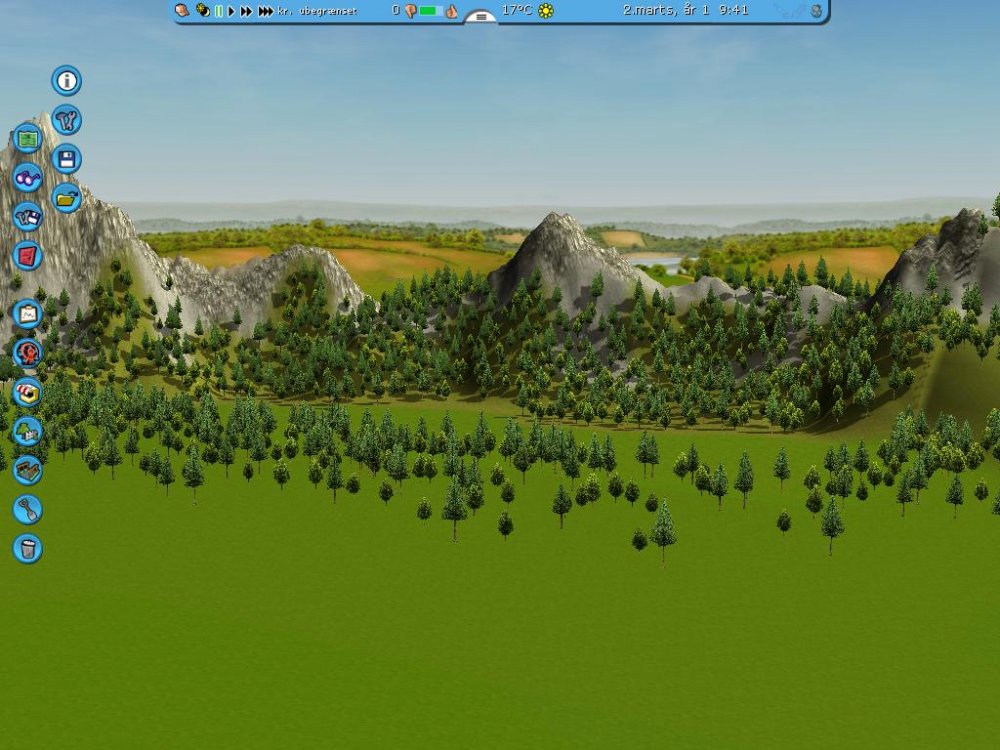Expand the top bar's center pull-down tab
Viewport: 1000px width, 750px height.
[481, 17]
